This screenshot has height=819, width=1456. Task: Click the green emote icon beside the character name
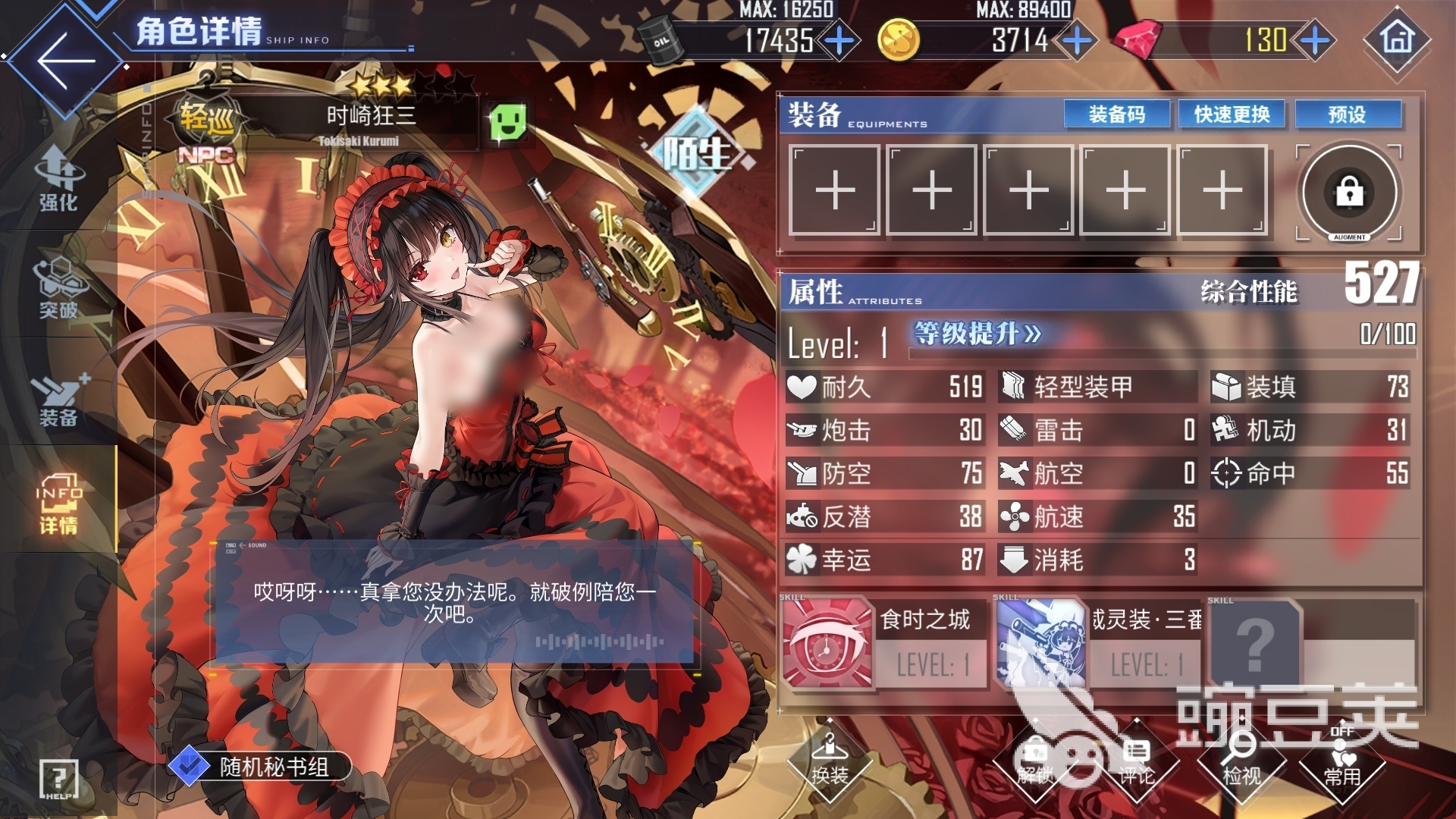click(507, 121)
